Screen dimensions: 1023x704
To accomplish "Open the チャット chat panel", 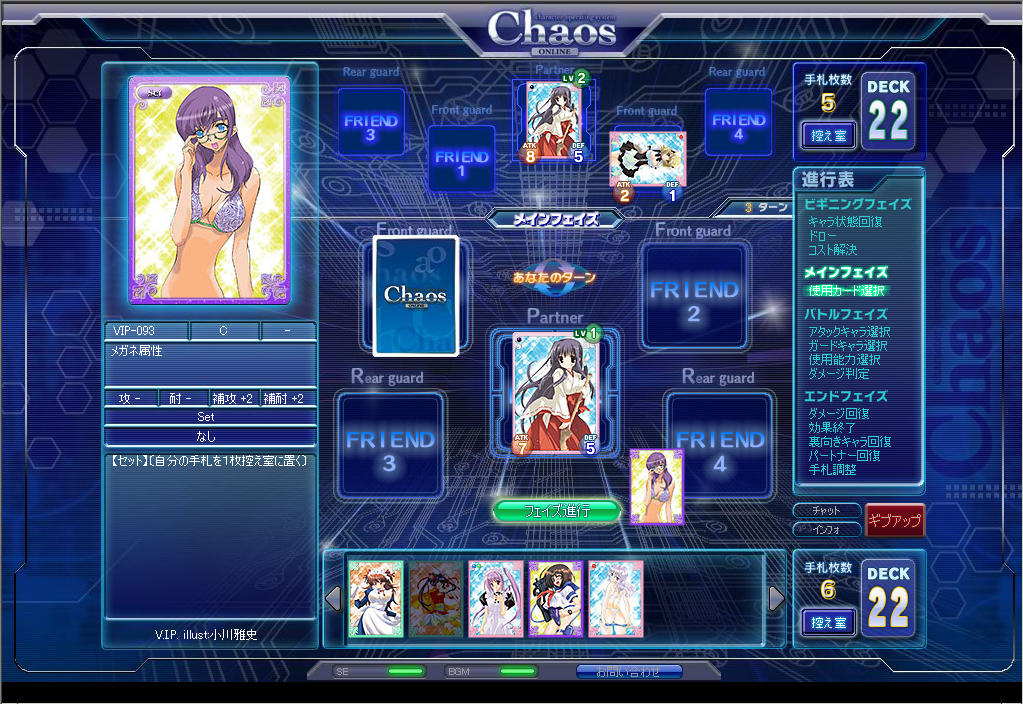I will click(x=826, y=511).
